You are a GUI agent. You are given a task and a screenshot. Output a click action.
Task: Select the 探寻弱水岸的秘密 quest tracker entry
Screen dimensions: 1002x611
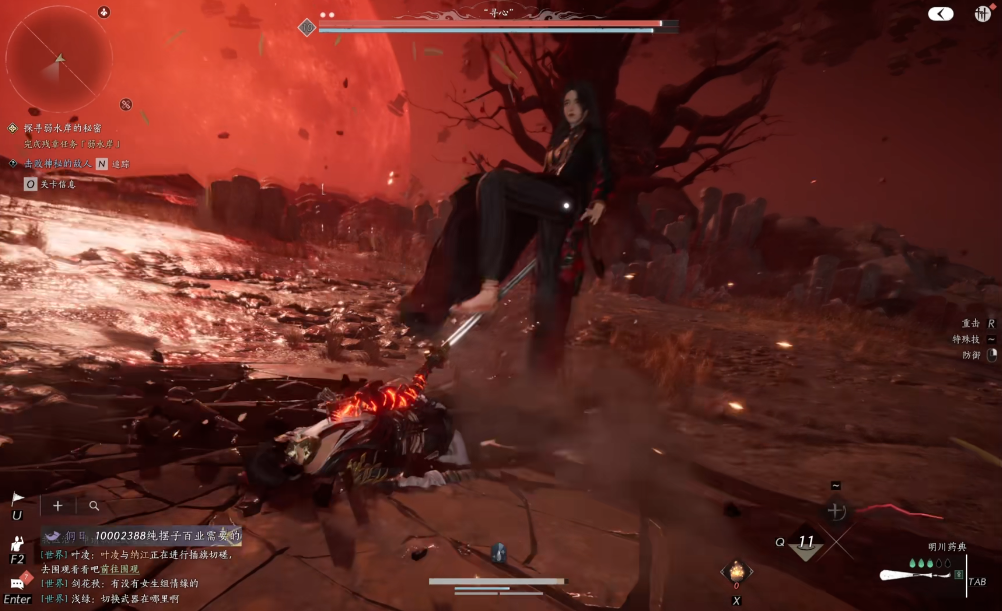point(66,128)
